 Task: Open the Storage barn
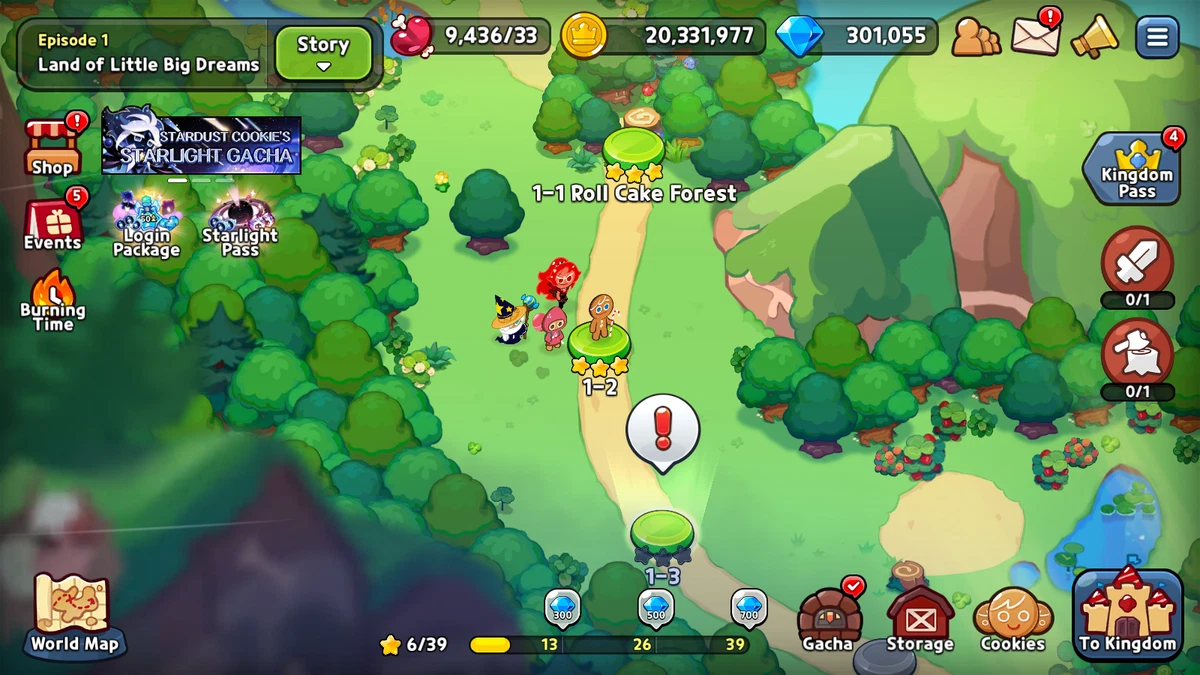[920, 619]
